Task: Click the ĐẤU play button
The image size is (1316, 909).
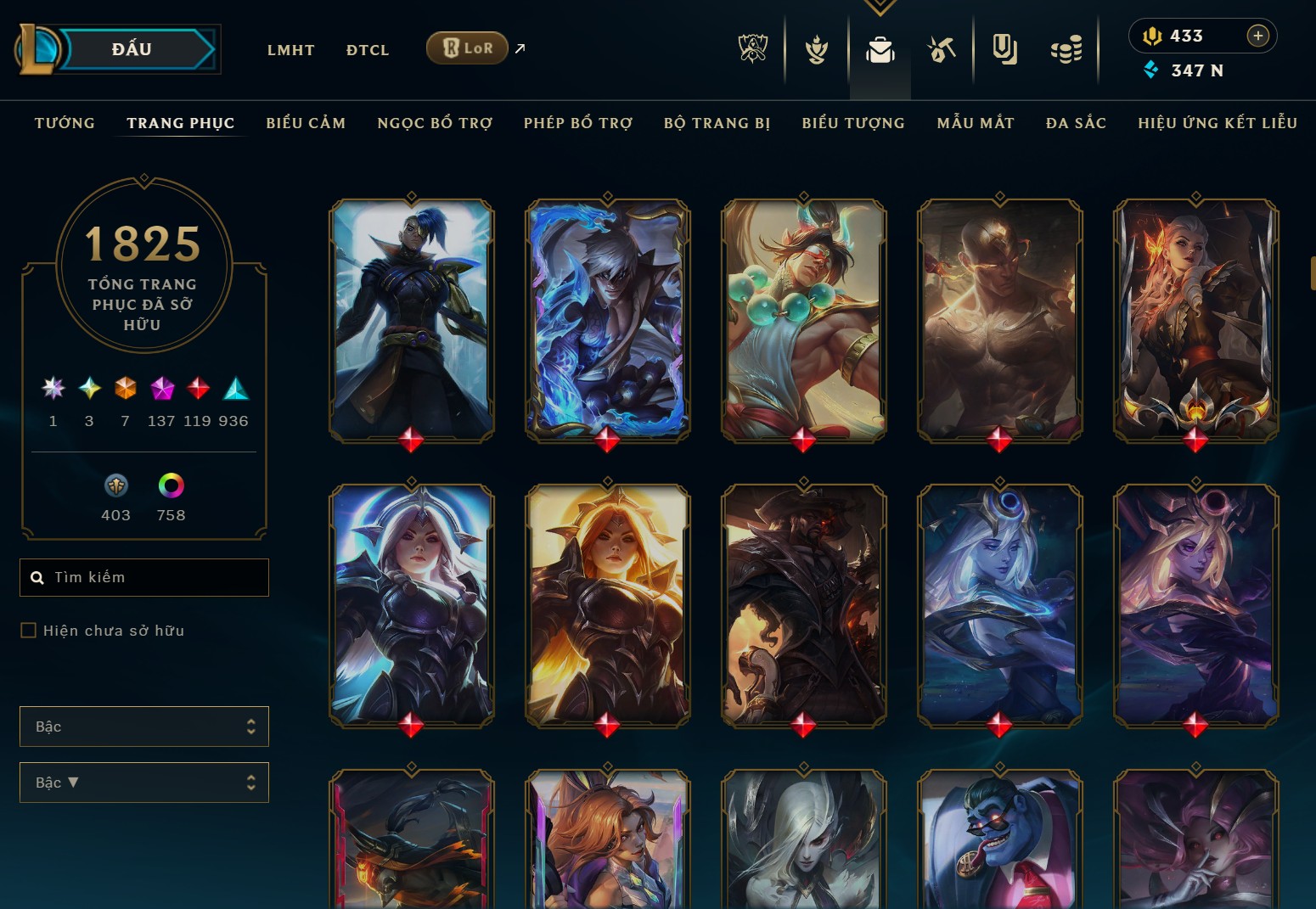Action: 133,49
